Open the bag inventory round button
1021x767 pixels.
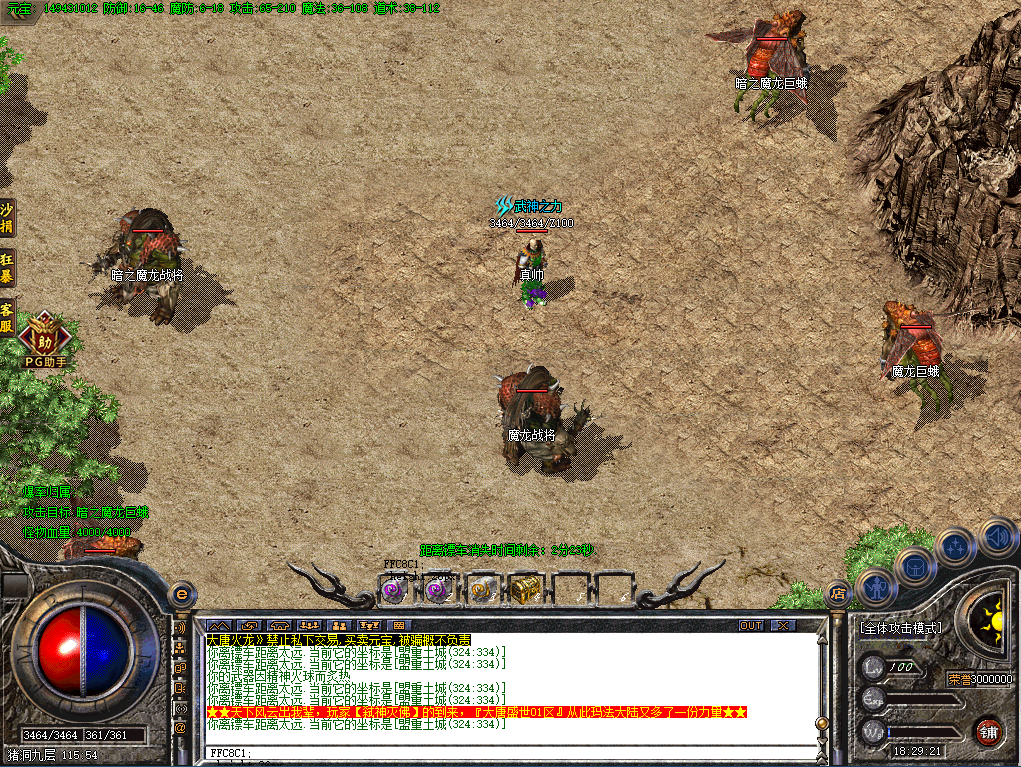pos(915,568)
